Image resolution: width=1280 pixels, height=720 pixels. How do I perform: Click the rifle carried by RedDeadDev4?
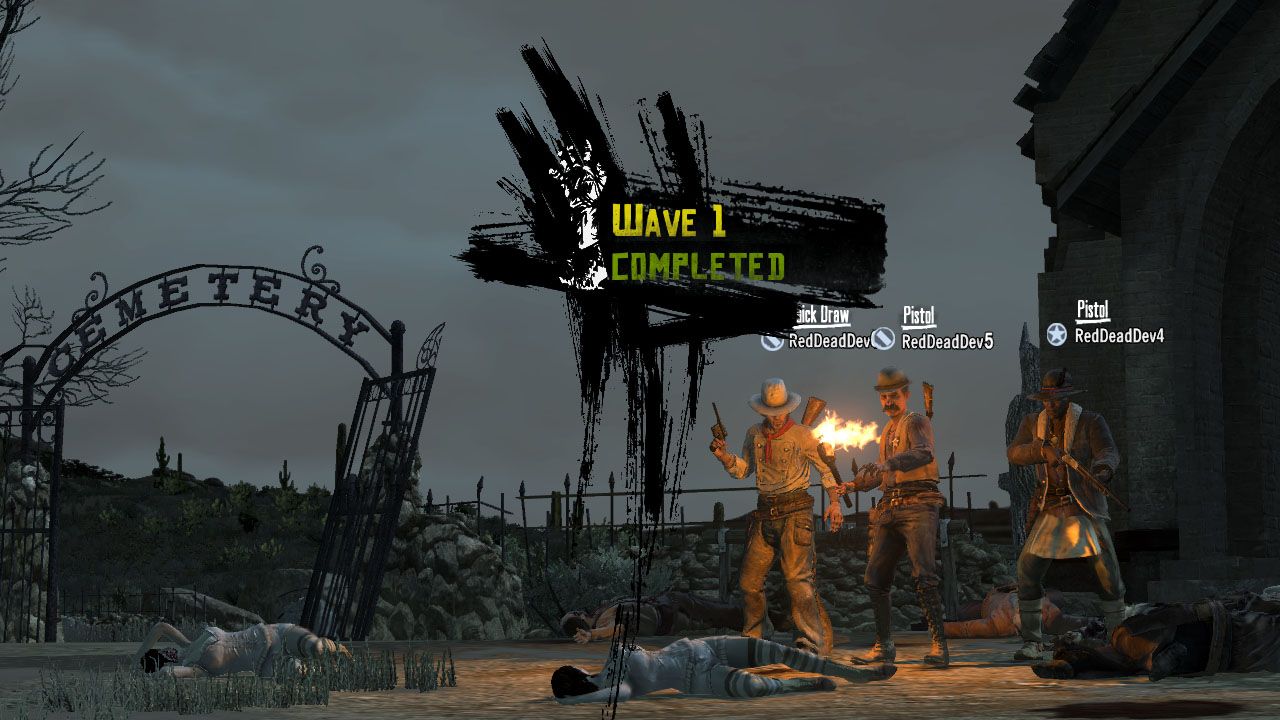(x=1075, y=468)
